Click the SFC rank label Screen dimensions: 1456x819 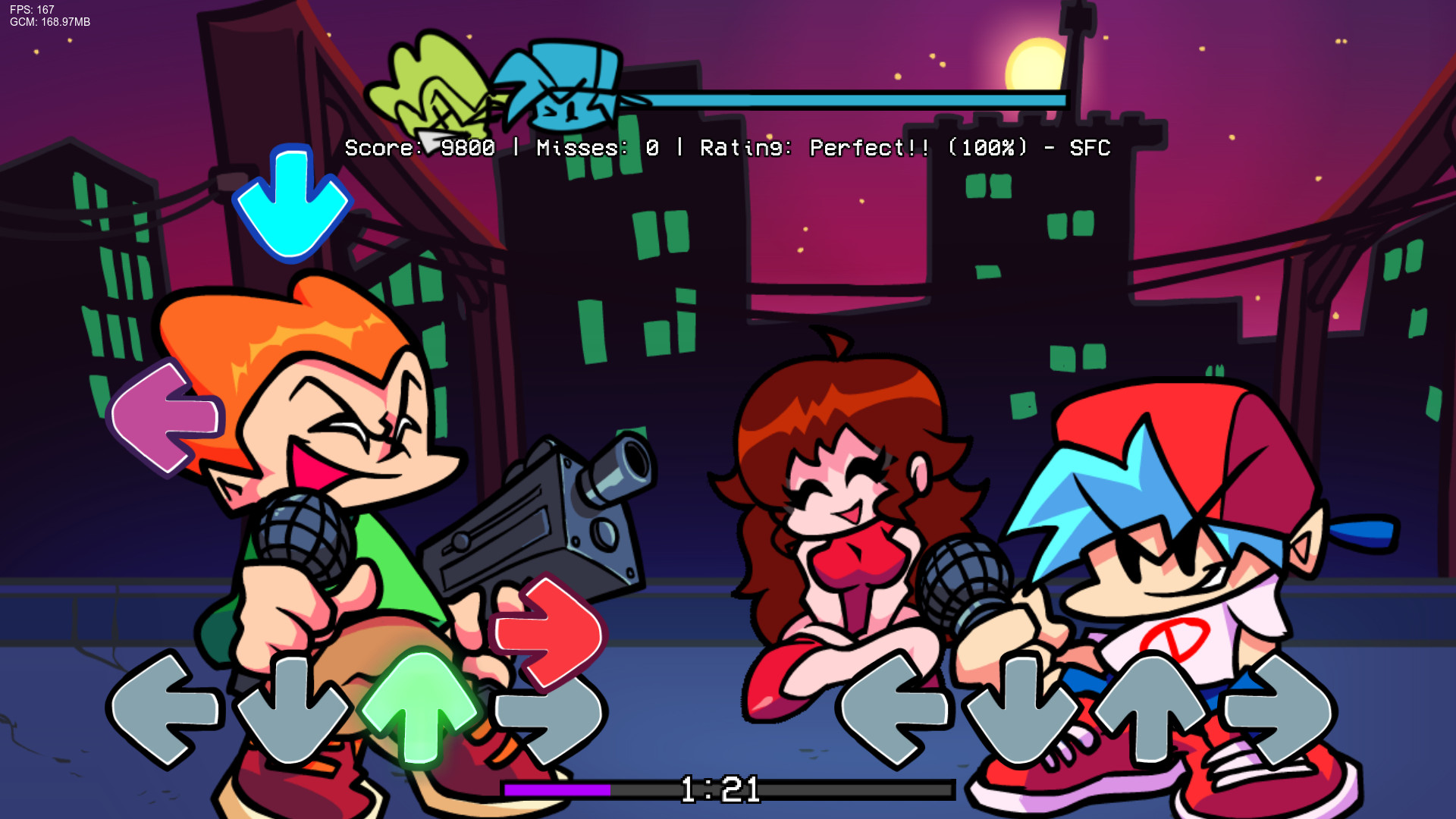[x=1088, y=148]
